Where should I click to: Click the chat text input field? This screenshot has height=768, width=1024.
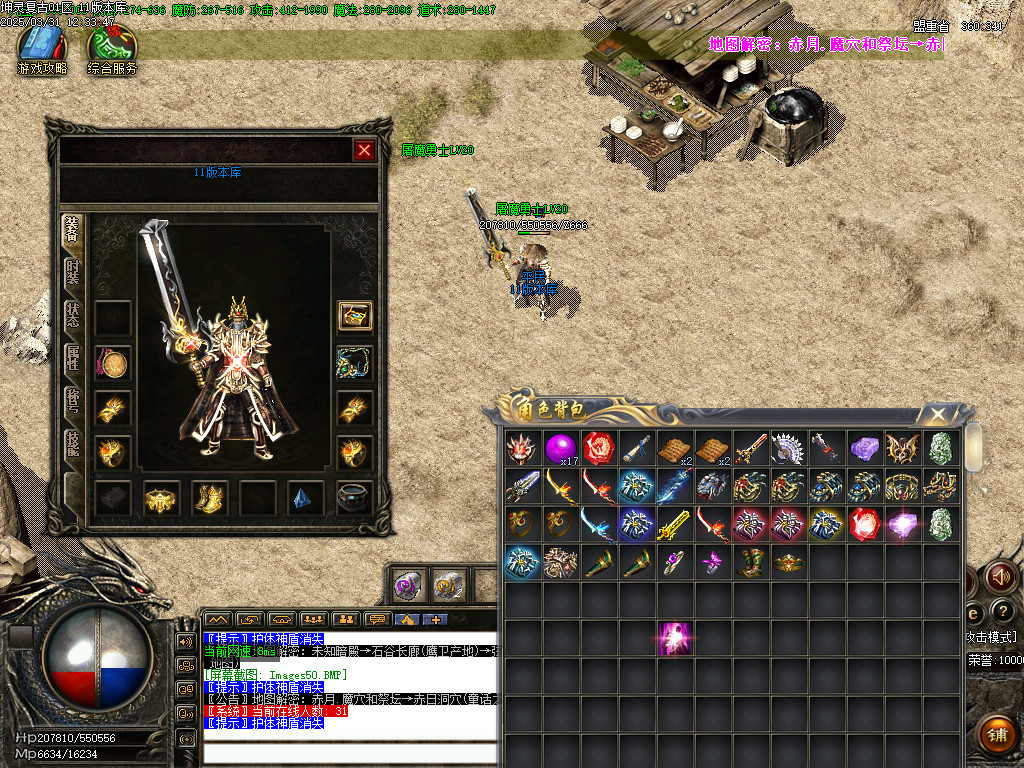pos(350,753)
